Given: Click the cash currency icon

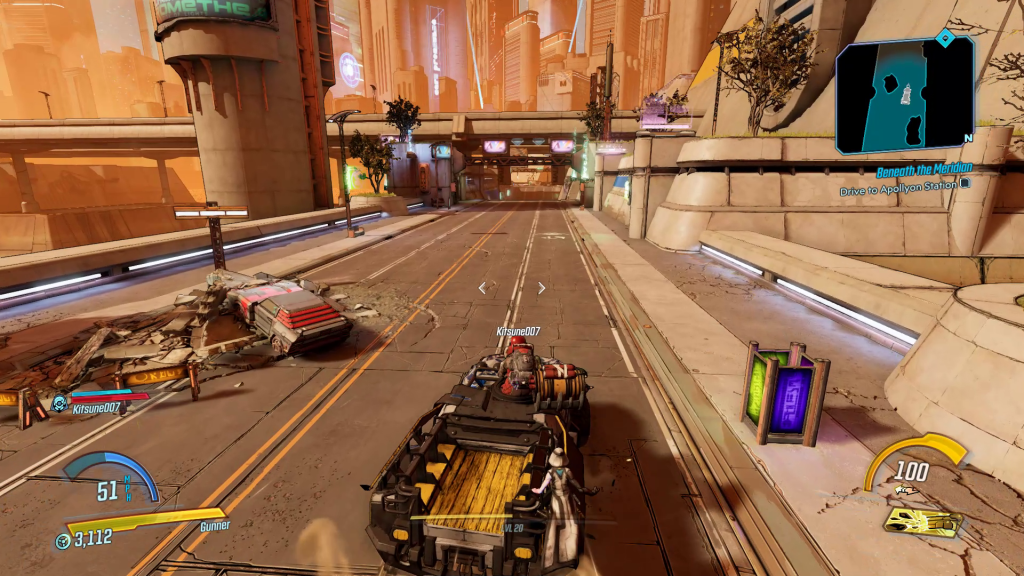Looking at the screenshot, I should [x=62, y=540].
